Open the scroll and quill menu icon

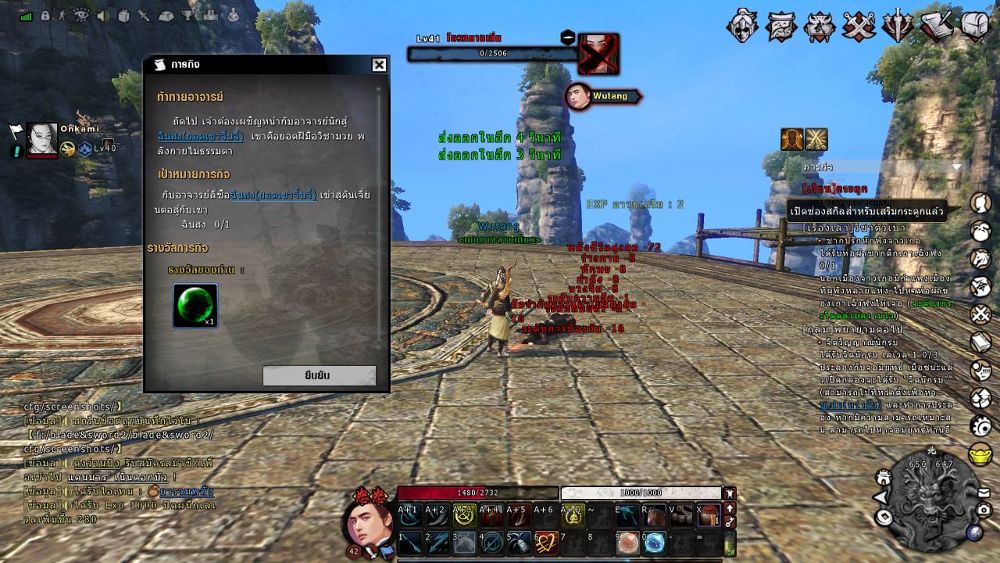937,26
